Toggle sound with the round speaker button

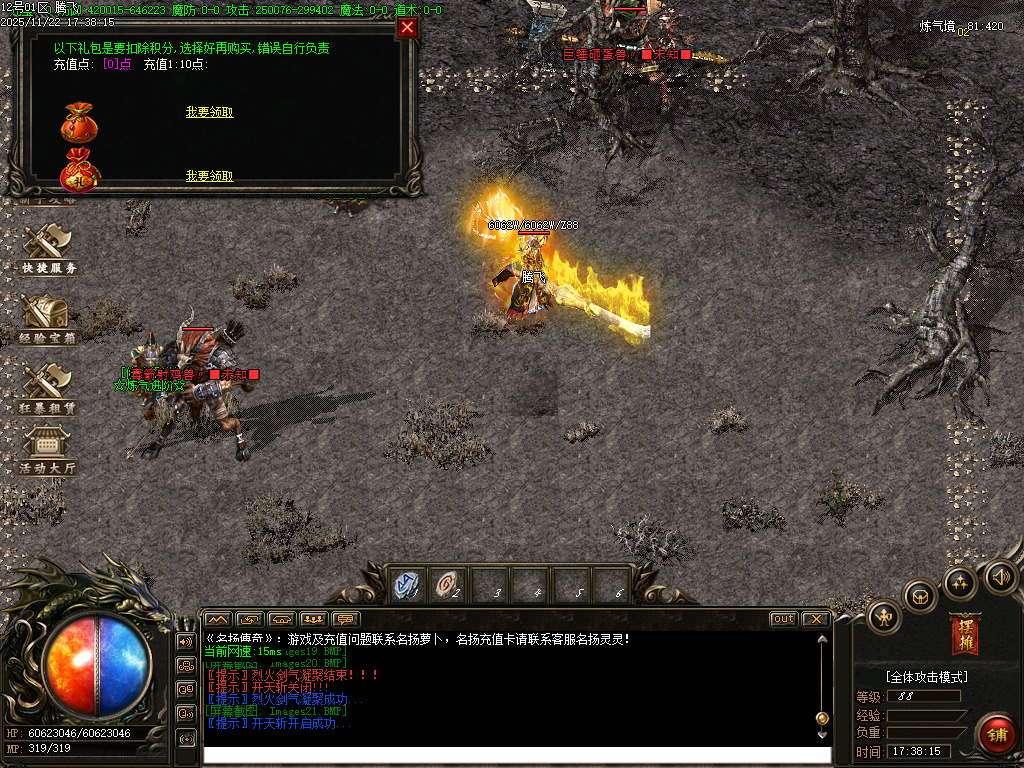pos(999,575)
